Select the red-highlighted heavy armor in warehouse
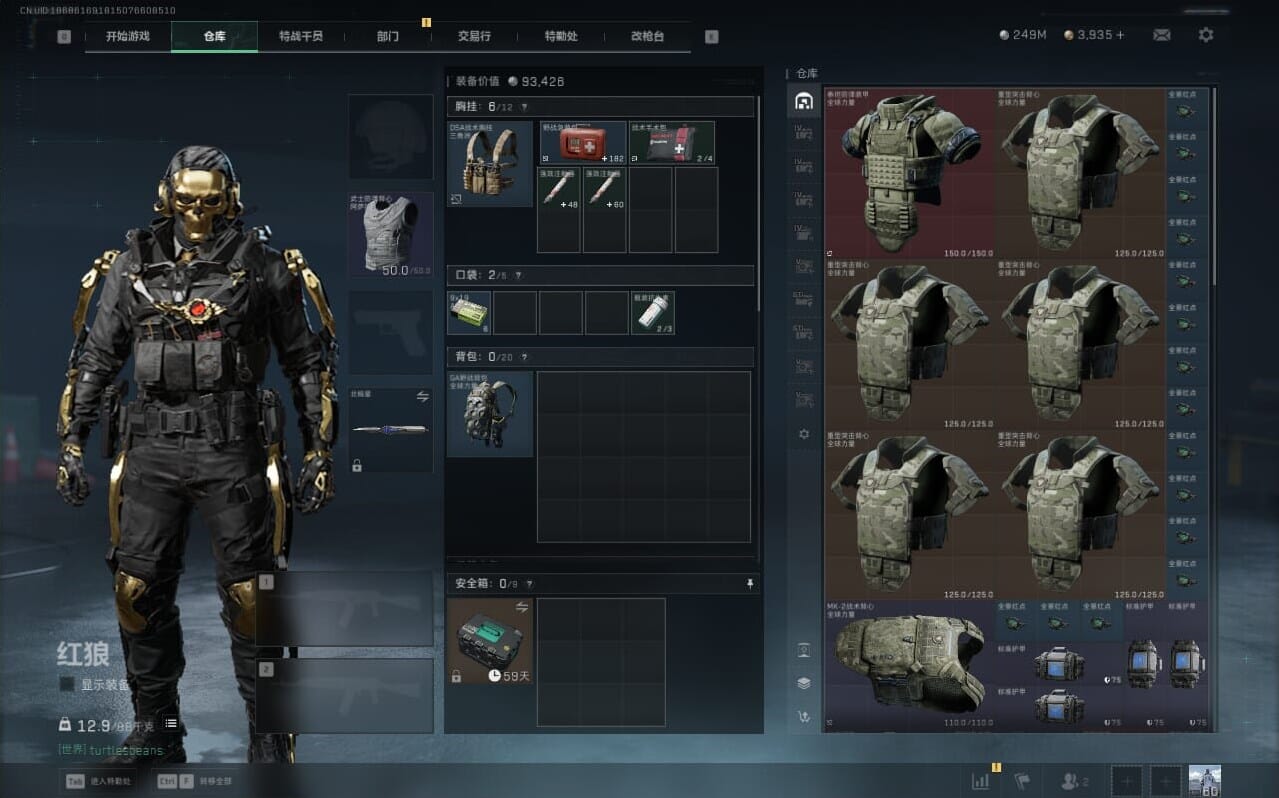Image resolution: width=1279 pixels, height=798 pixels. (908, 173)
